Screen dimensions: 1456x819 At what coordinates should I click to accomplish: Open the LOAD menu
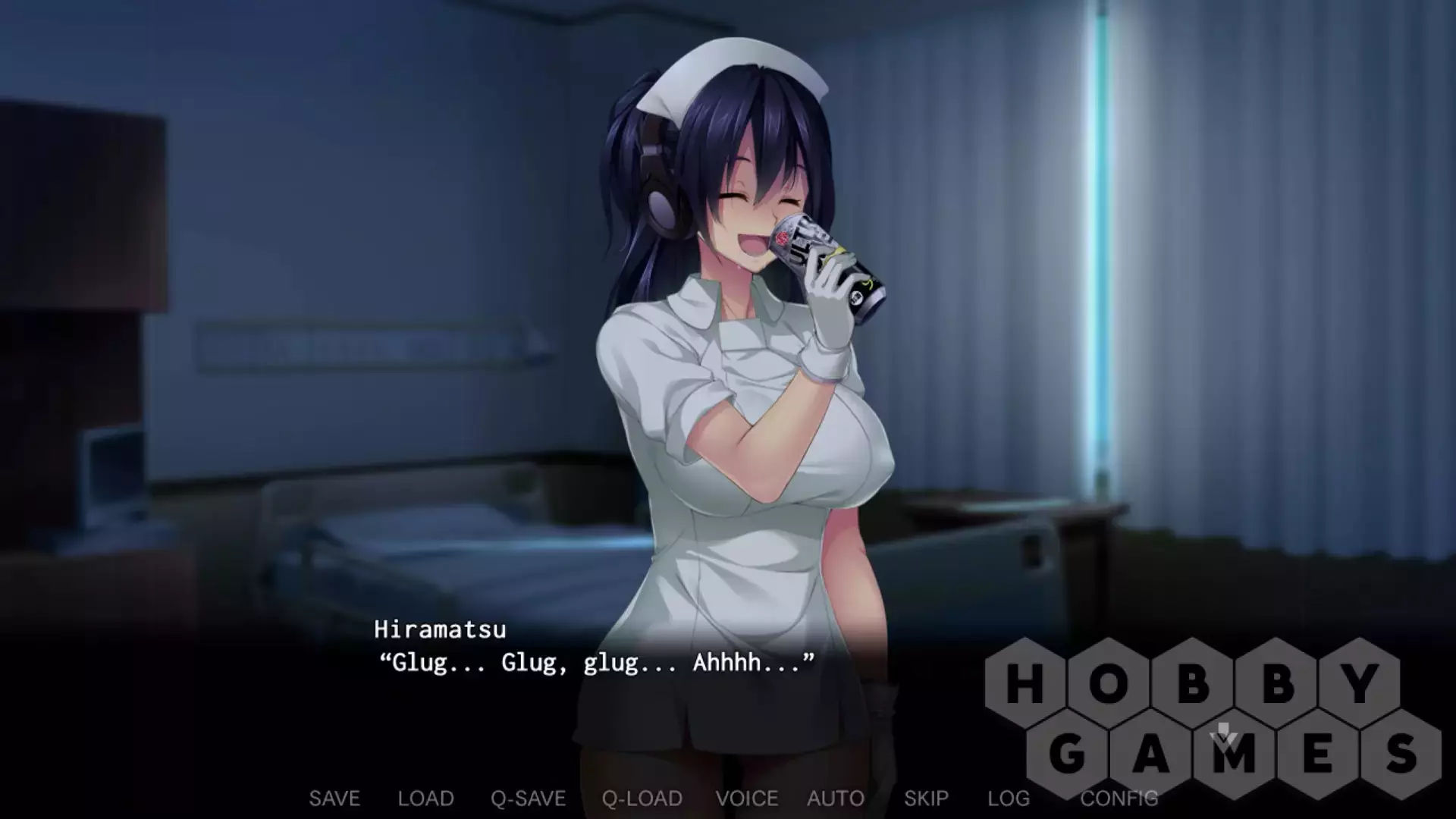click(425, 799)
